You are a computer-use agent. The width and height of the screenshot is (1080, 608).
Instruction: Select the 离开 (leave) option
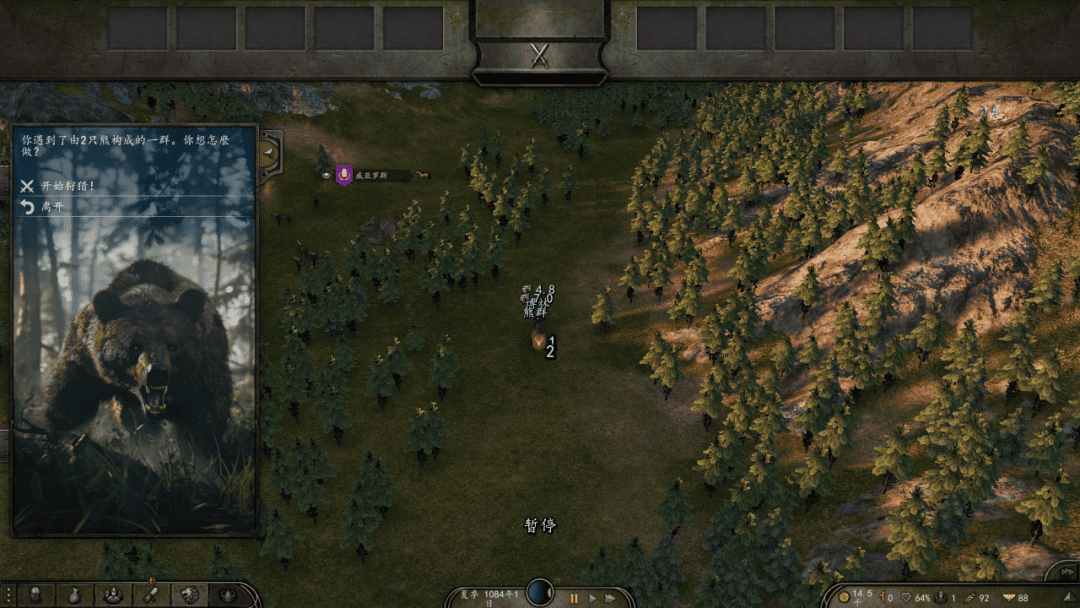coord(52,207)
